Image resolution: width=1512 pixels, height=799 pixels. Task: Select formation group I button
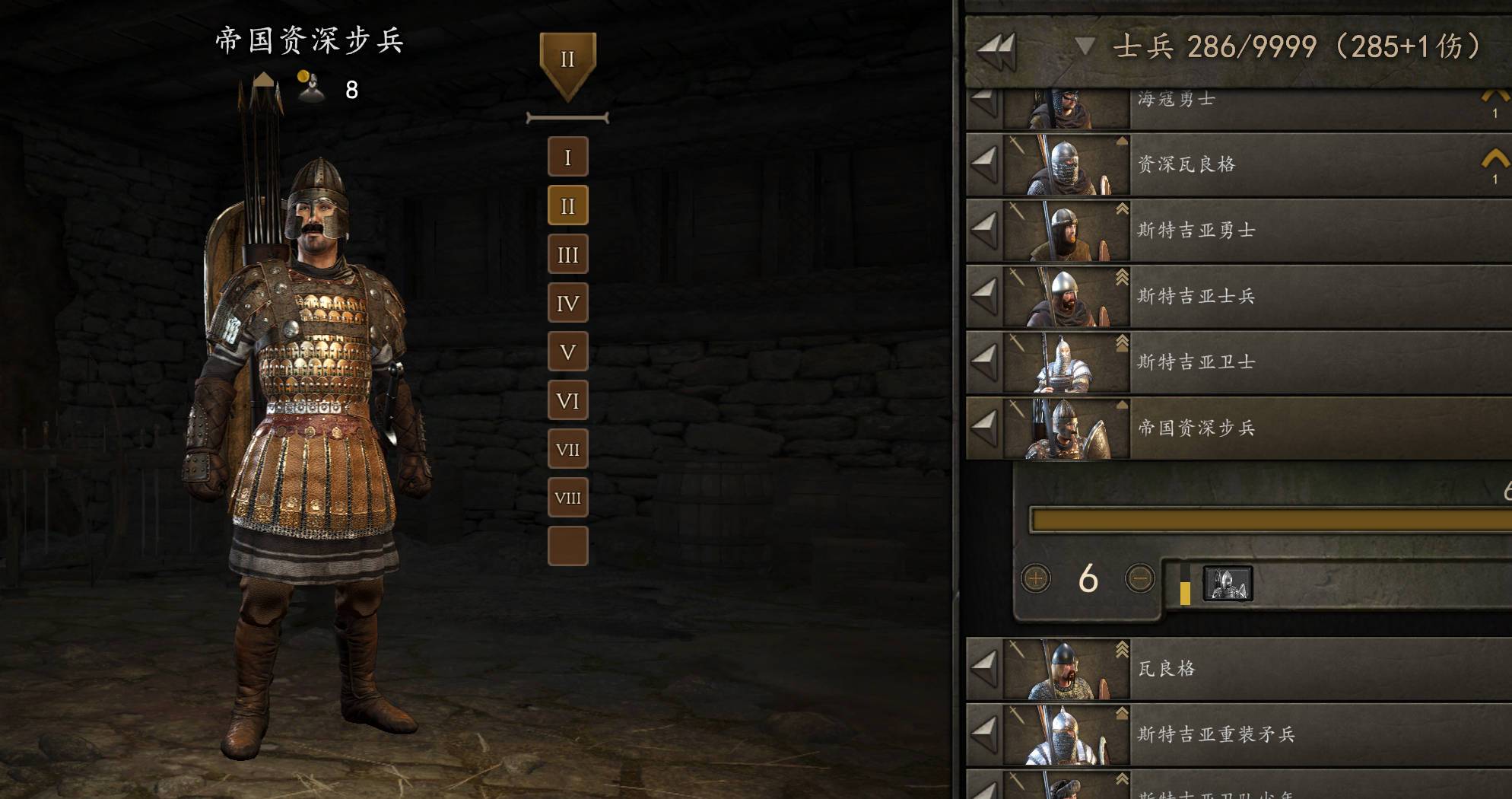point(567,157)
